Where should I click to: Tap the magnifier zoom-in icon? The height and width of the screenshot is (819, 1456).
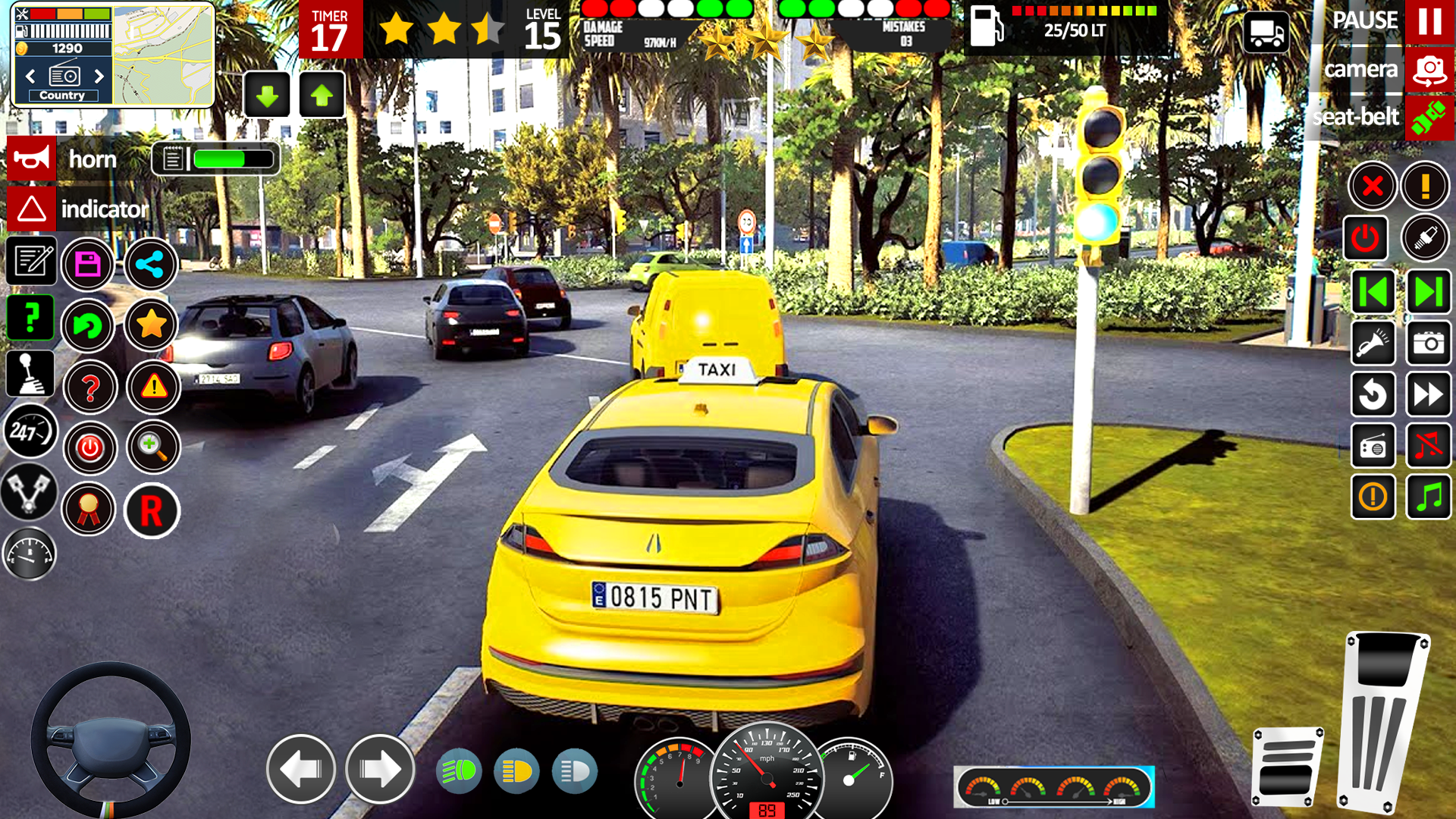click(x=152, y=447)
